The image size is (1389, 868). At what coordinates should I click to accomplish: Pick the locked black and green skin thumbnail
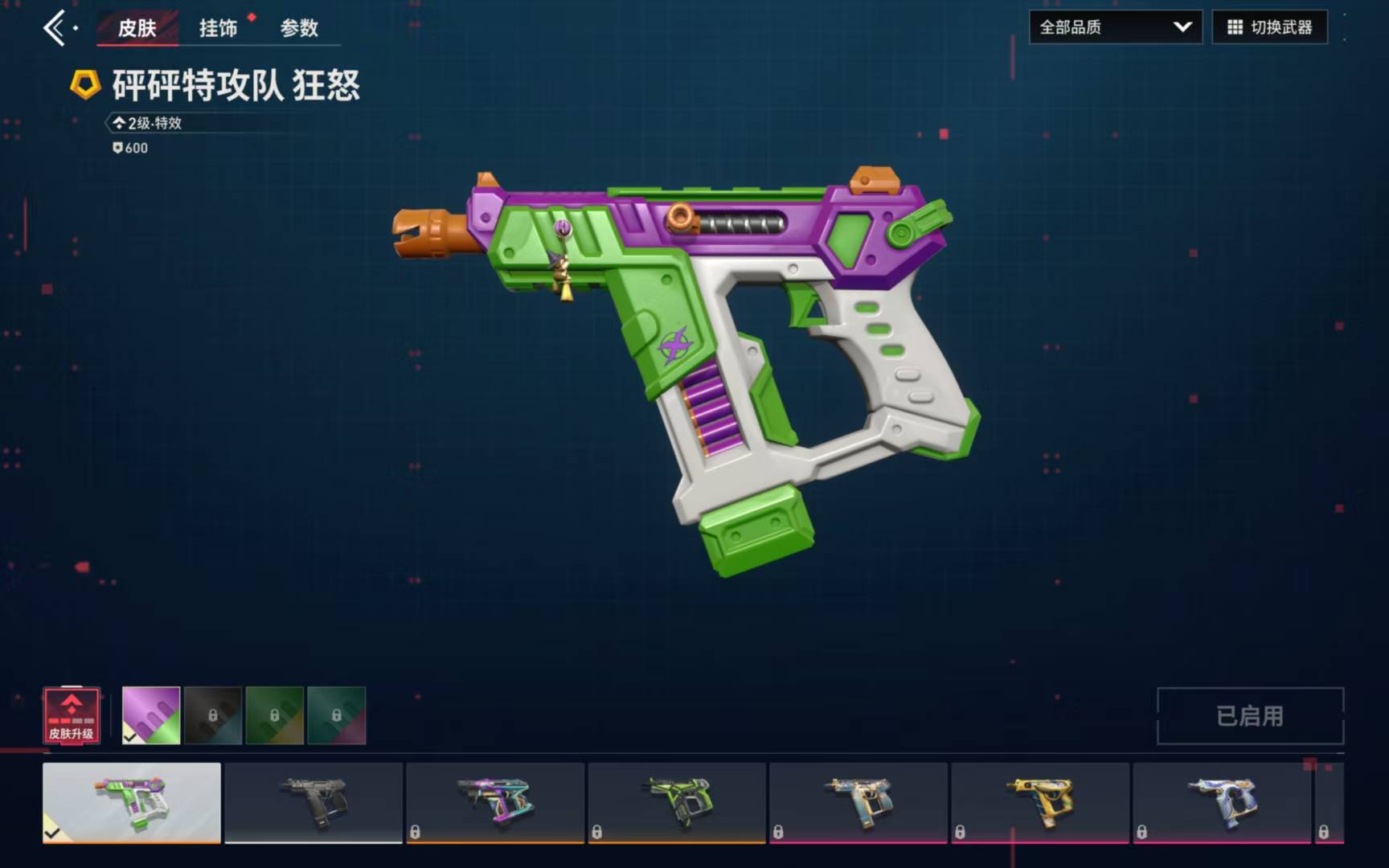pos(677,802)
